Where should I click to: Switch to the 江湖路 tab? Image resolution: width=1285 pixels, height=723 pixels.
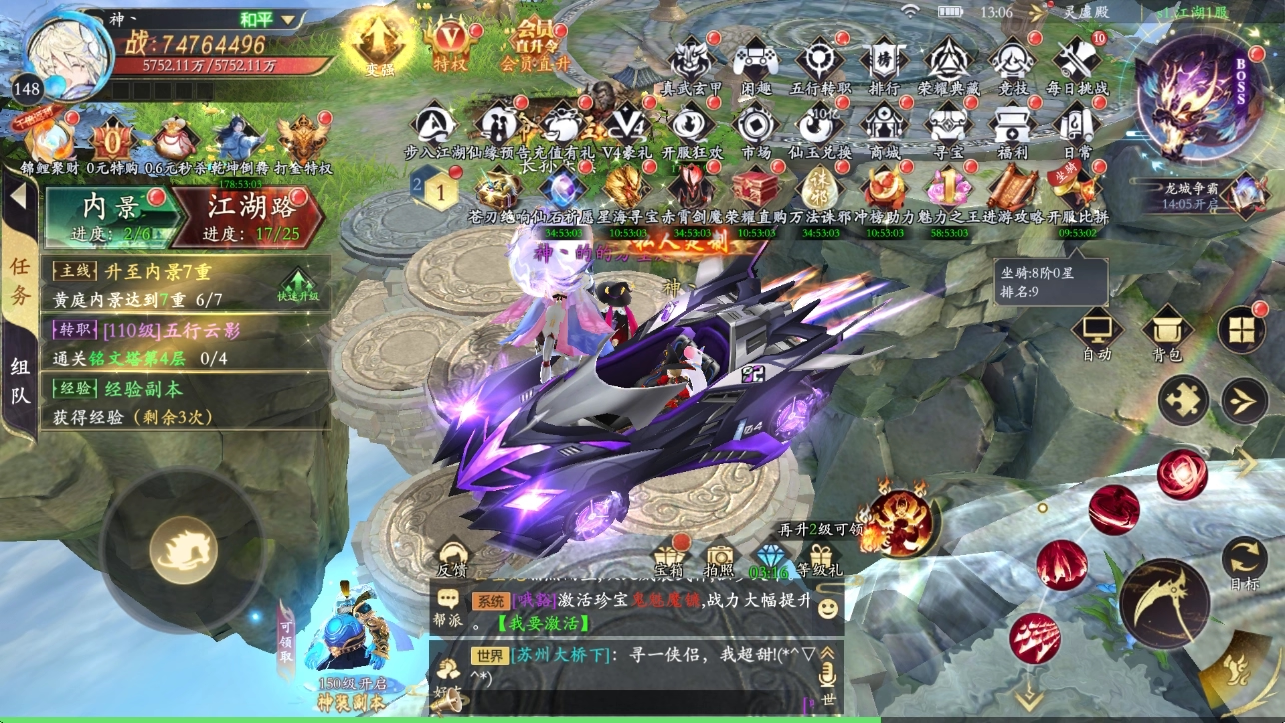coord(253,213)
